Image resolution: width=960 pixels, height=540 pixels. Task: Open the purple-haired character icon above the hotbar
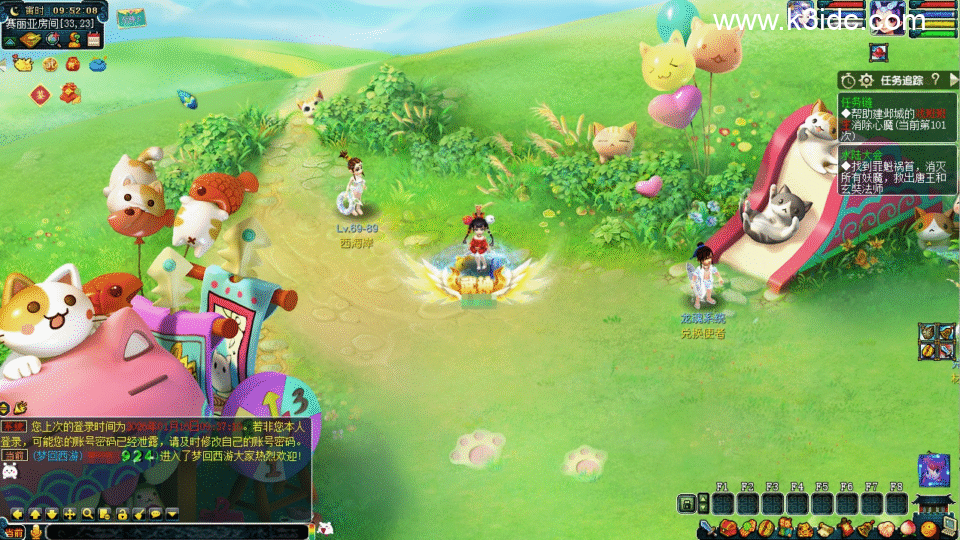point(934,469)
